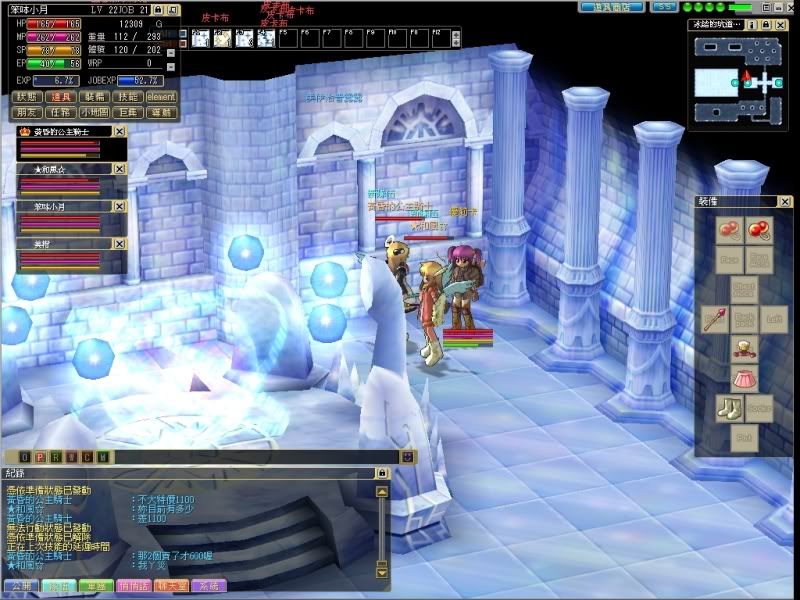Select the pink skirt equipment slot

click(744, 378)
